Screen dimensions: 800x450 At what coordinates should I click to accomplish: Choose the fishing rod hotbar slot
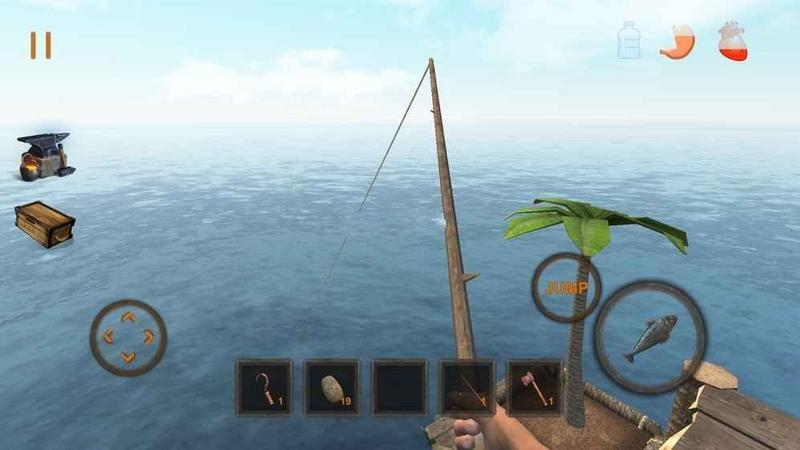(467, 388)
